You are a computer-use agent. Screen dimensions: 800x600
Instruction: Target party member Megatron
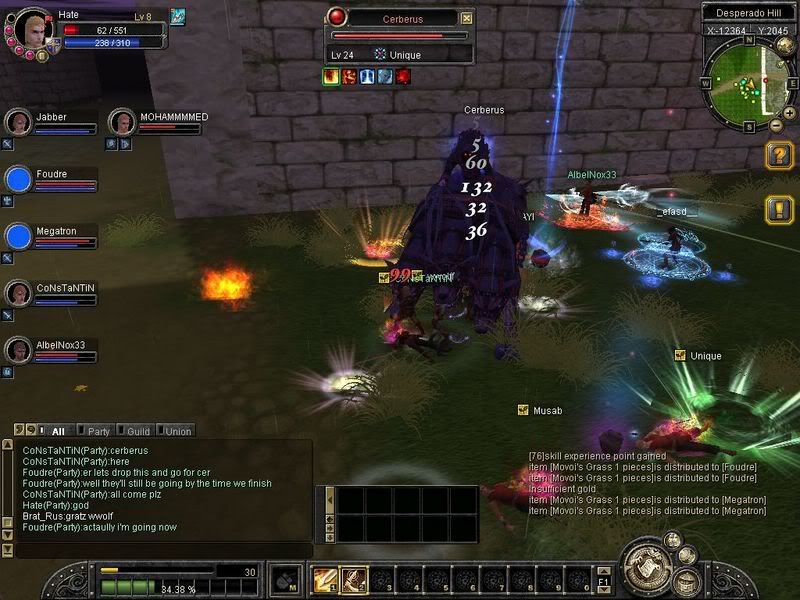[17, 236]
